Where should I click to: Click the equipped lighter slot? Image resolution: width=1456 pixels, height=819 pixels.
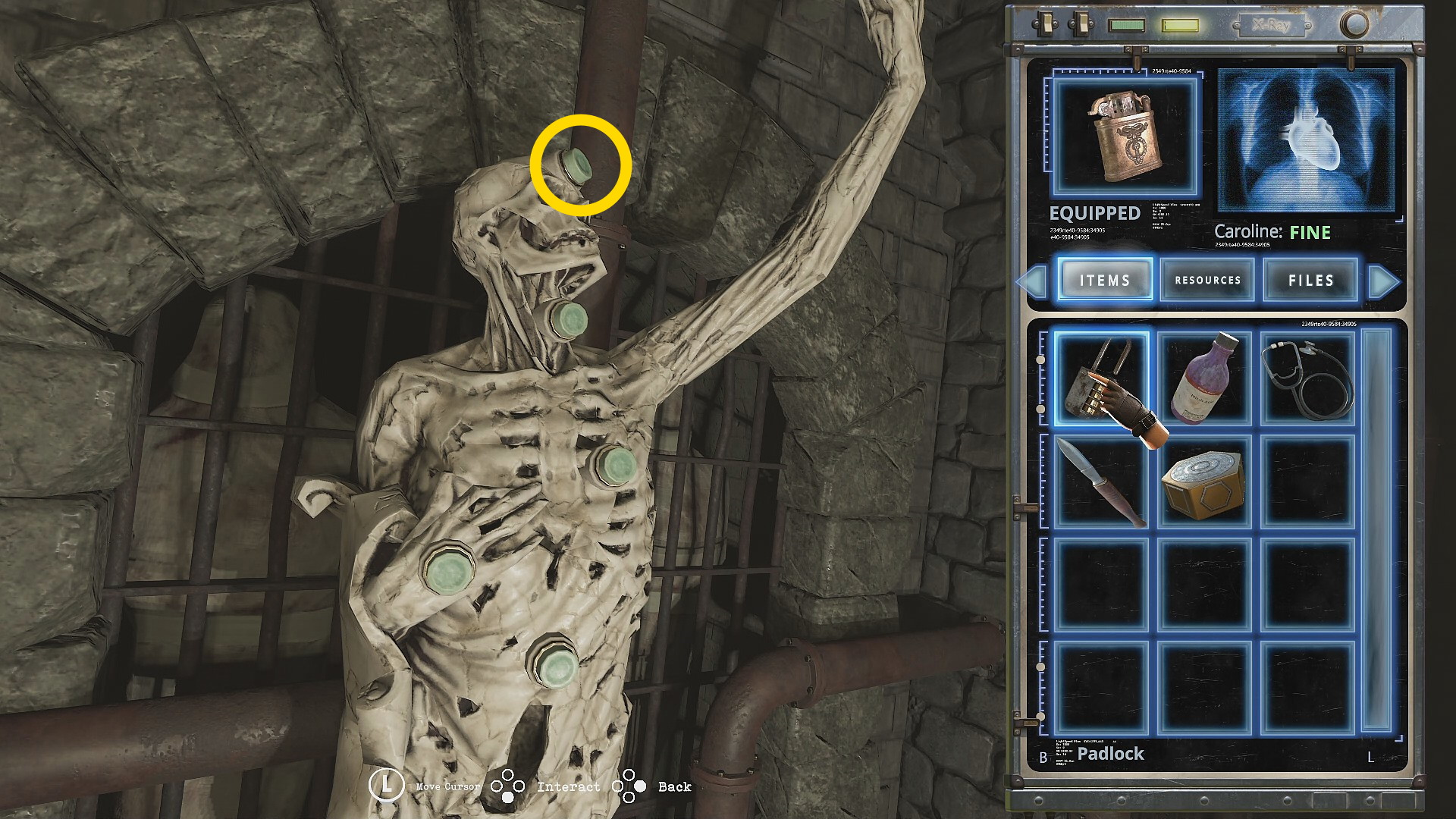point(1125,138)
